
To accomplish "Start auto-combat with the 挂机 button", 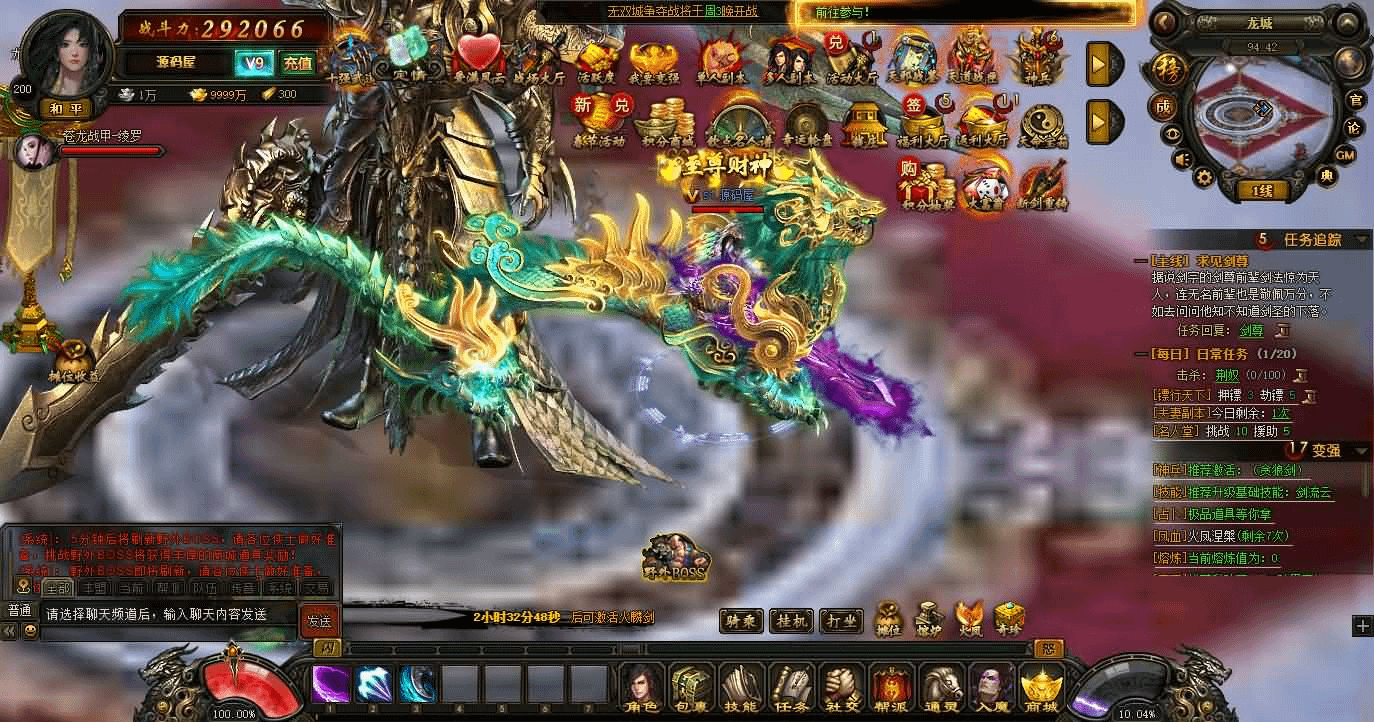I will (792, 621).
